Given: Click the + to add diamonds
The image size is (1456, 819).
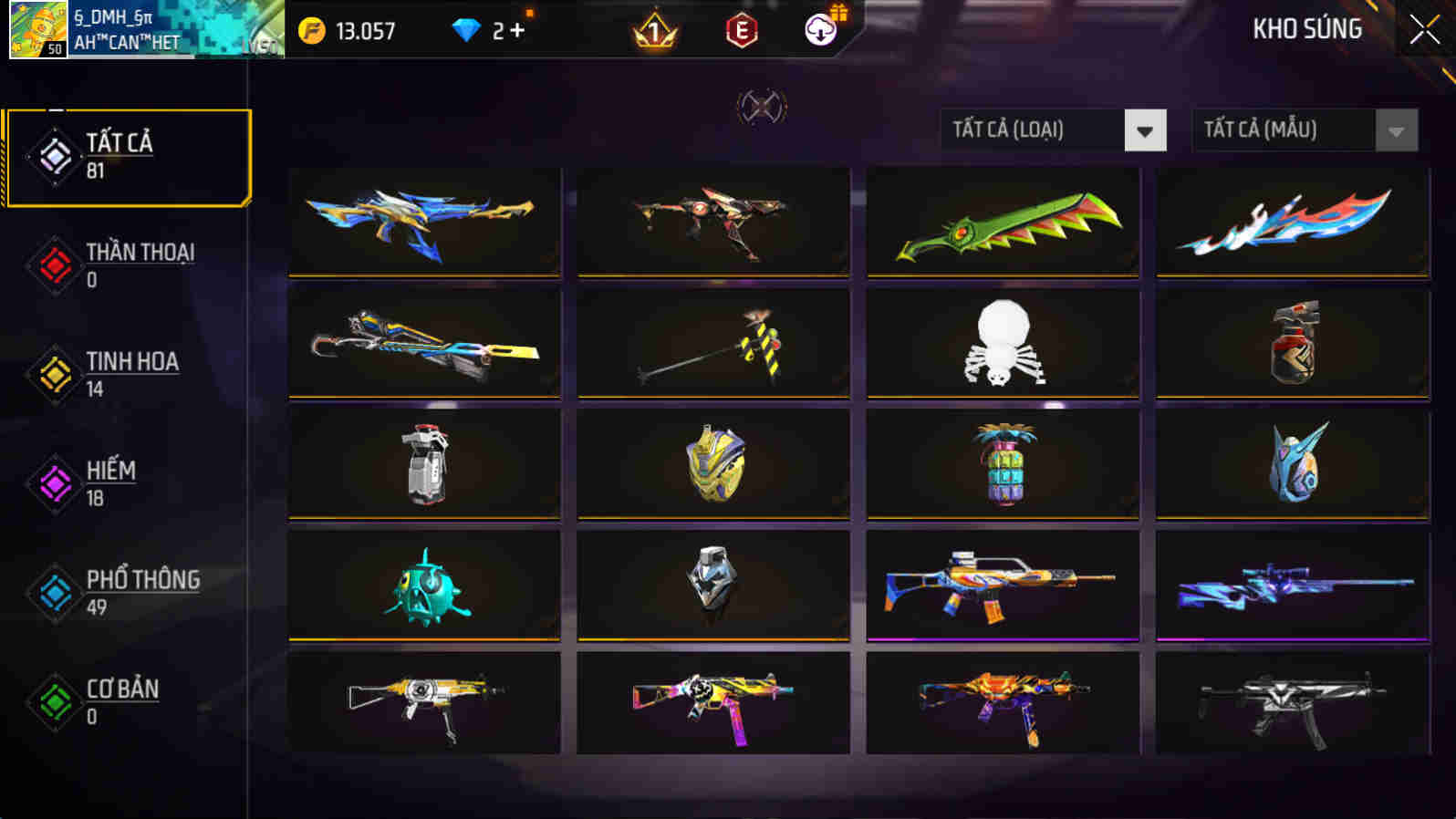Looking at the screenshot, I should coord(516,28).
